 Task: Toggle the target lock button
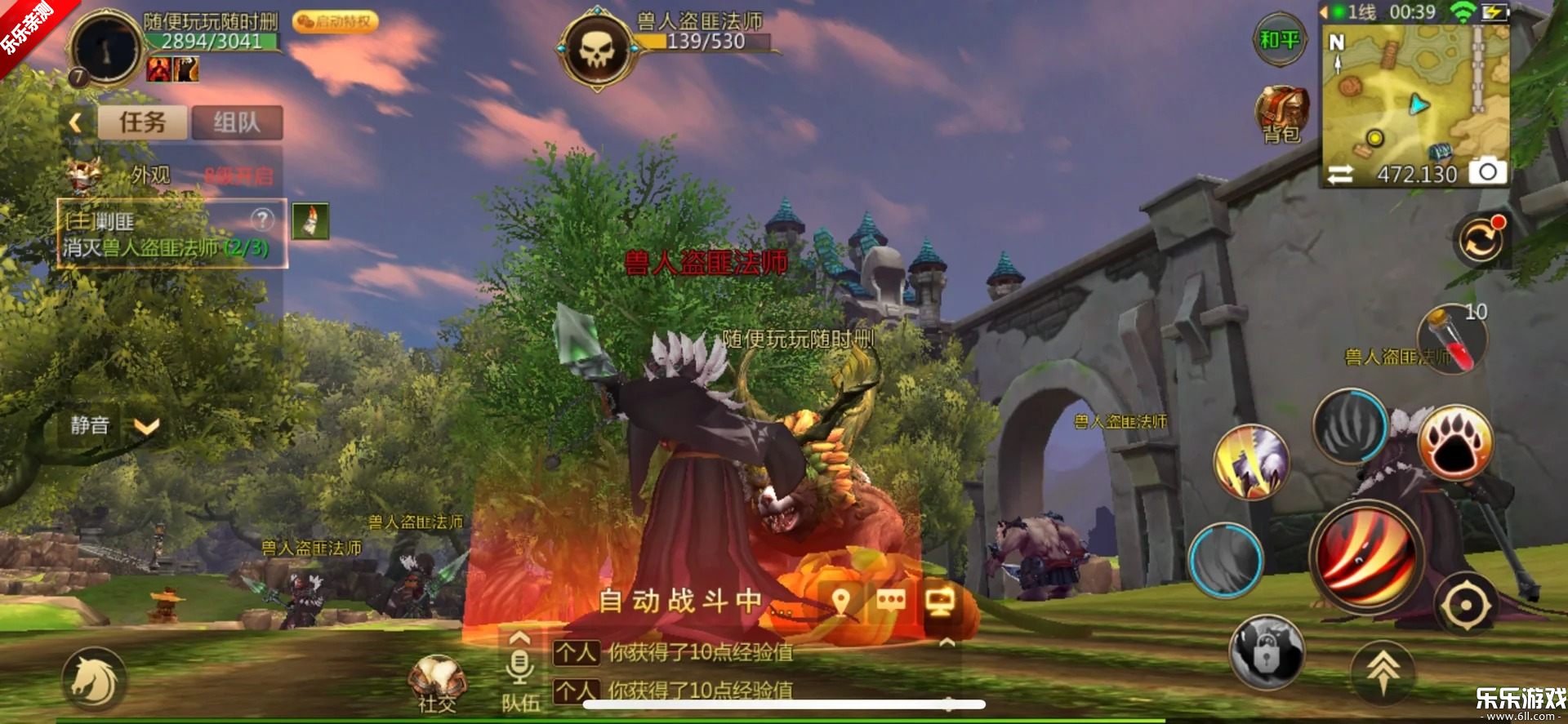click(1266, 651)
